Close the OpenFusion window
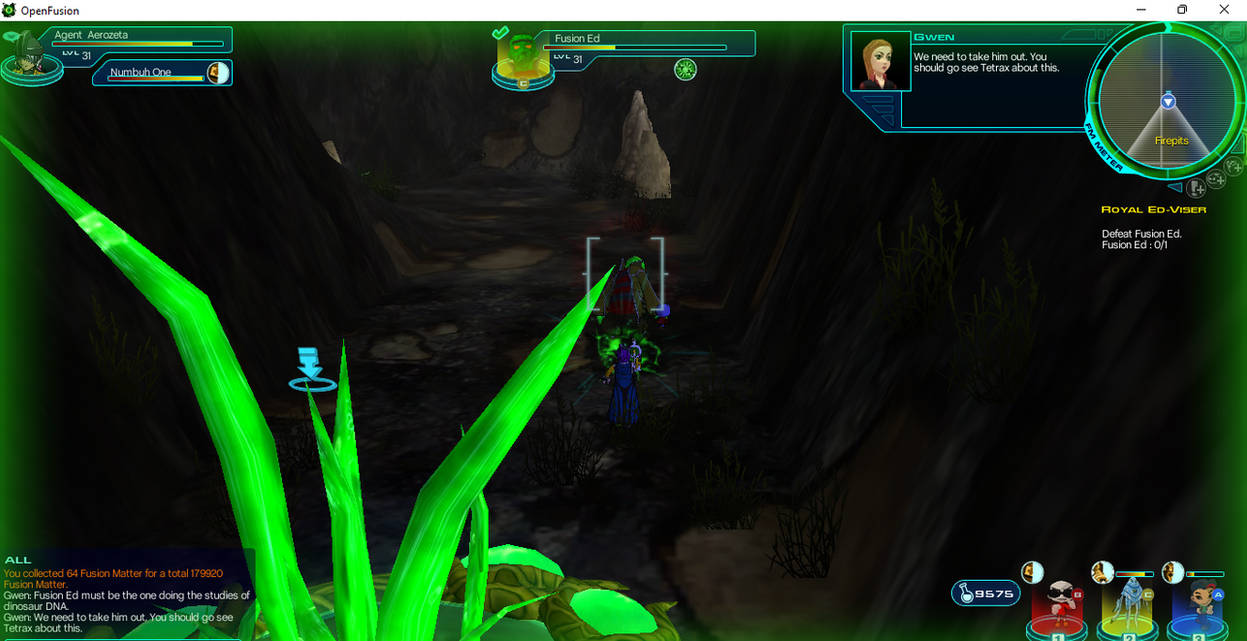This screenshot has width=1247, height=641. (1224, 10)
